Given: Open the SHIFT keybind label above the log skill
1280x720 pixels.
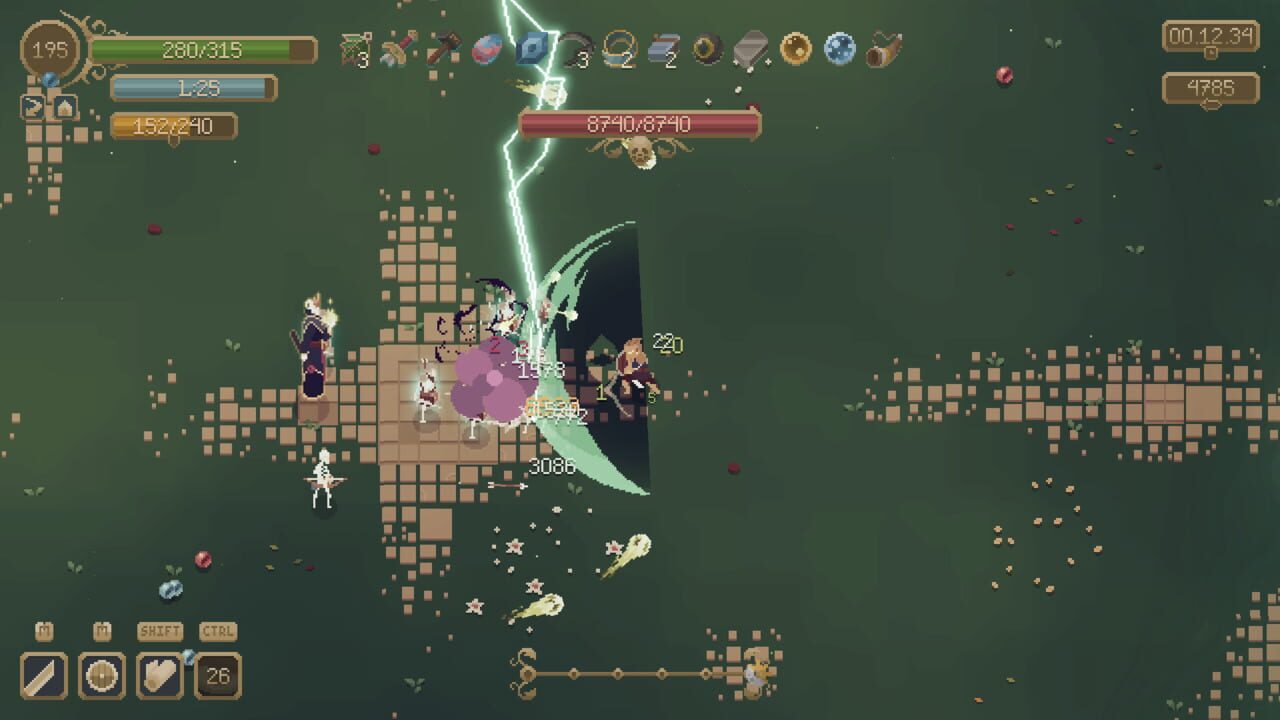Looking at the screenshot, I should (x=158, y=631).
